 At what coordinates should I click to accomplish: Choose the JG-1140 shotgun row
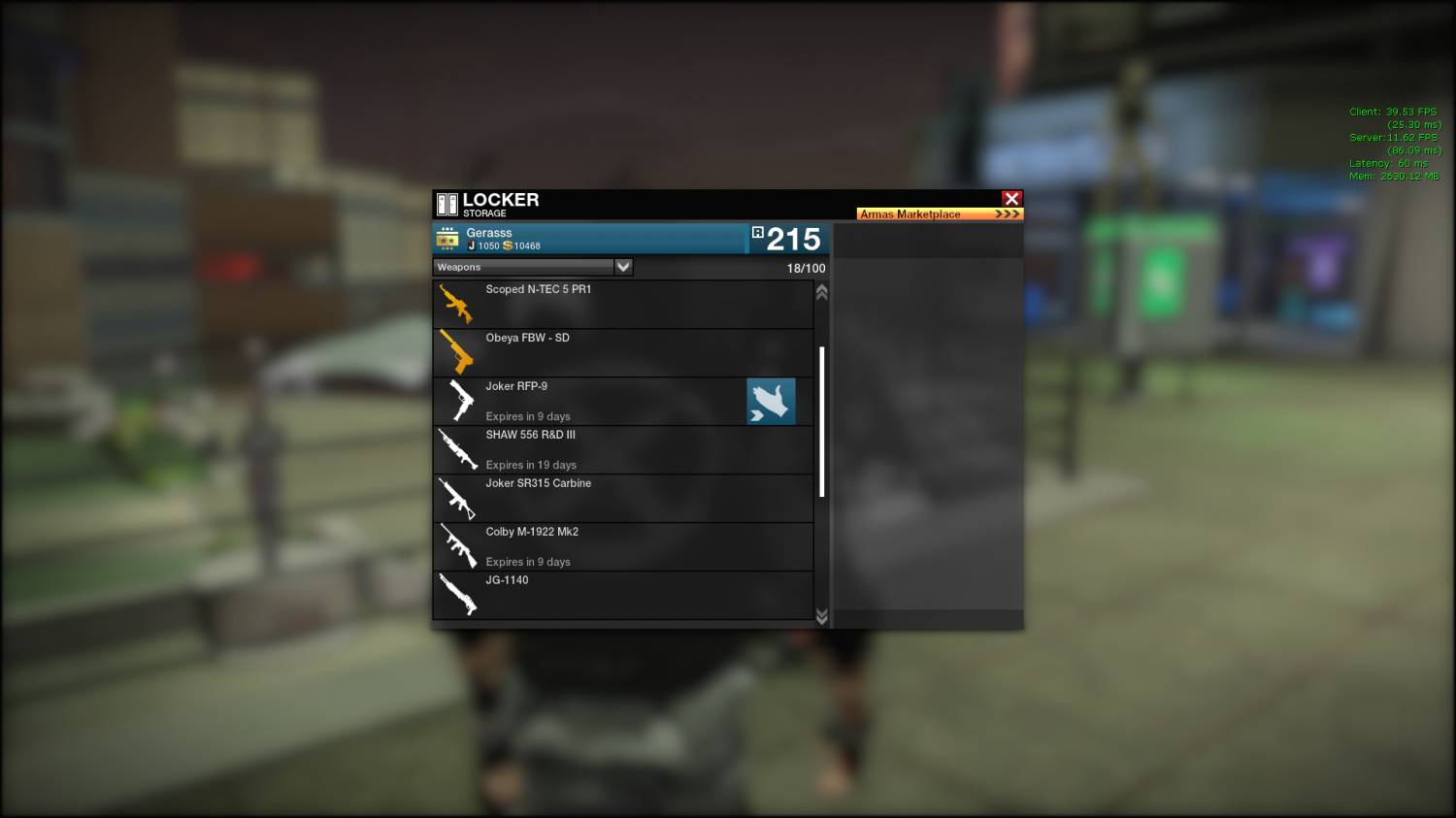[x=622, y=595]
